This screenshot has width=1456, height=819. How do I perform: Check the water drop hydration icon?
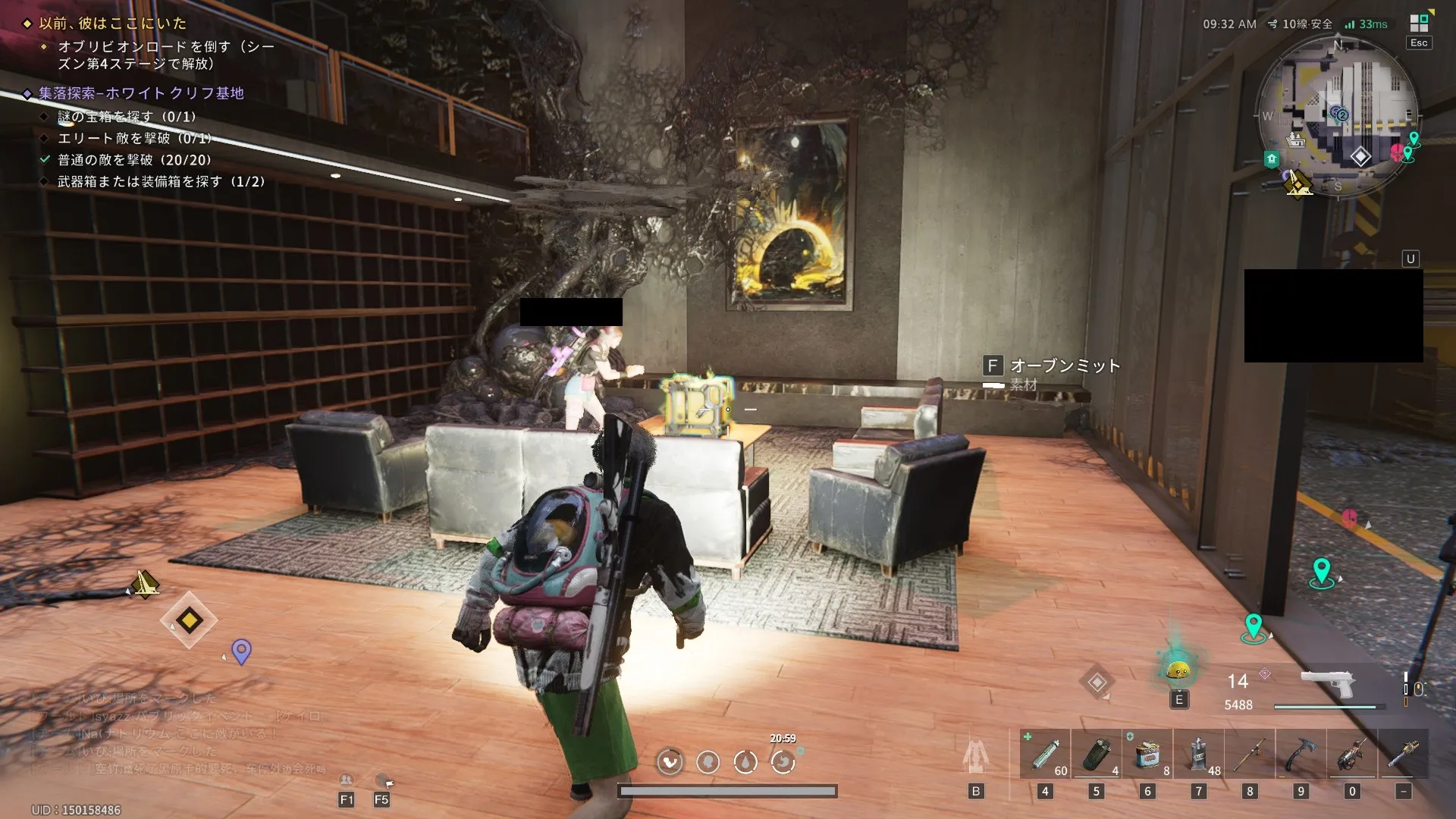point(745,761)
